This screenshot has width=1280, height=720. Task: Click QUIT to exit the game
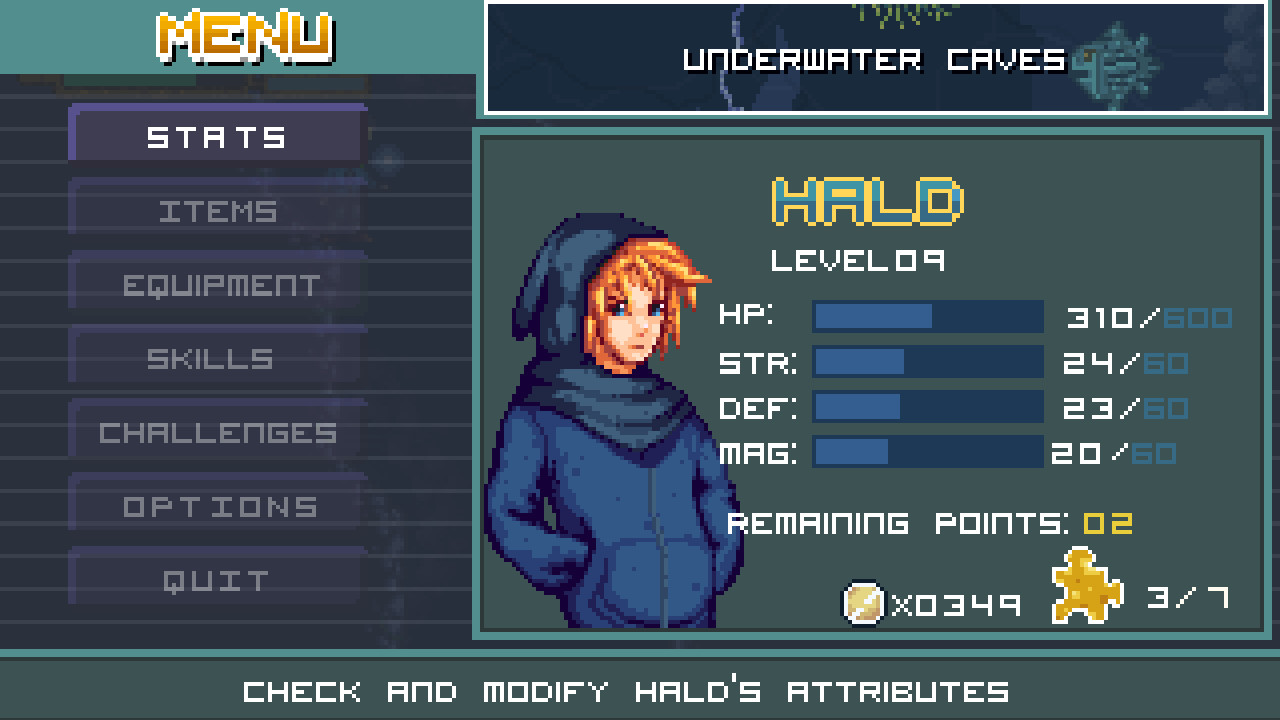pos(215,579)
